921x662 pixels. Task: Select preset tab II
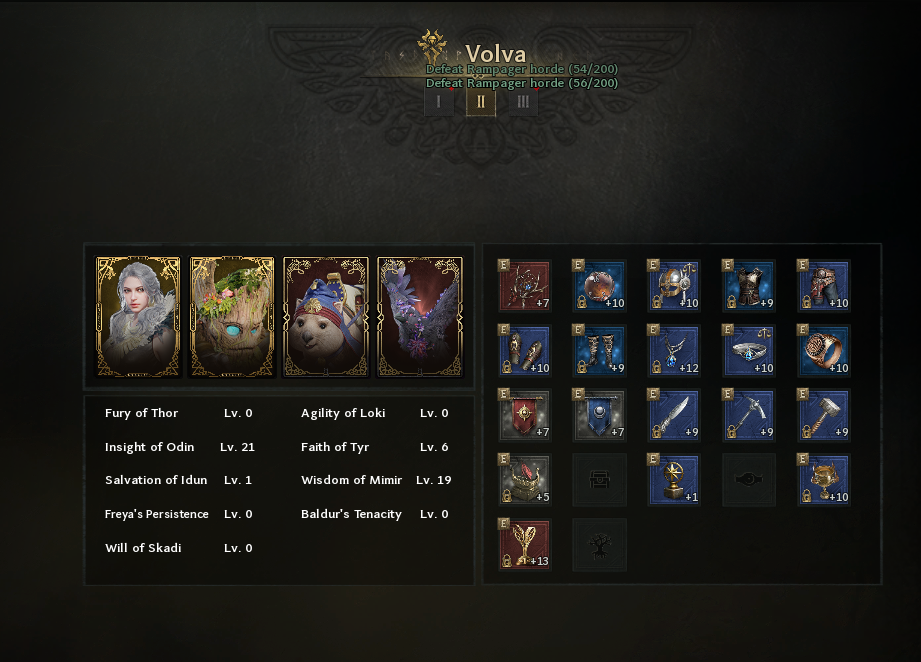(x=481, y=101)
